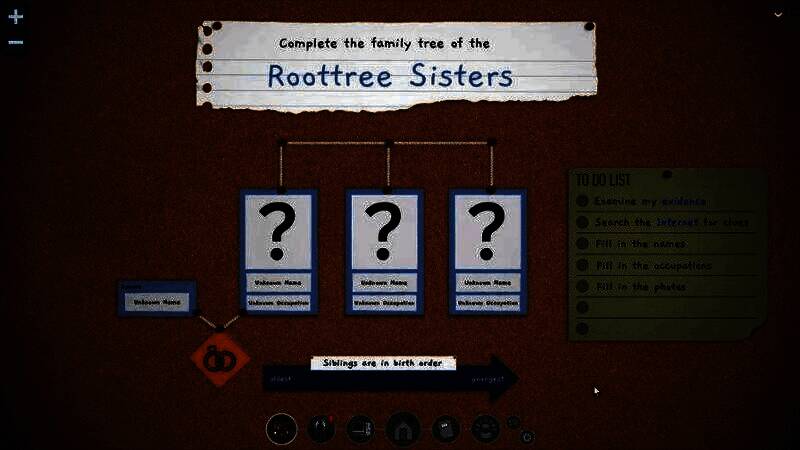Select the youngest sister's question-mark photo

[x=488, y=231]
